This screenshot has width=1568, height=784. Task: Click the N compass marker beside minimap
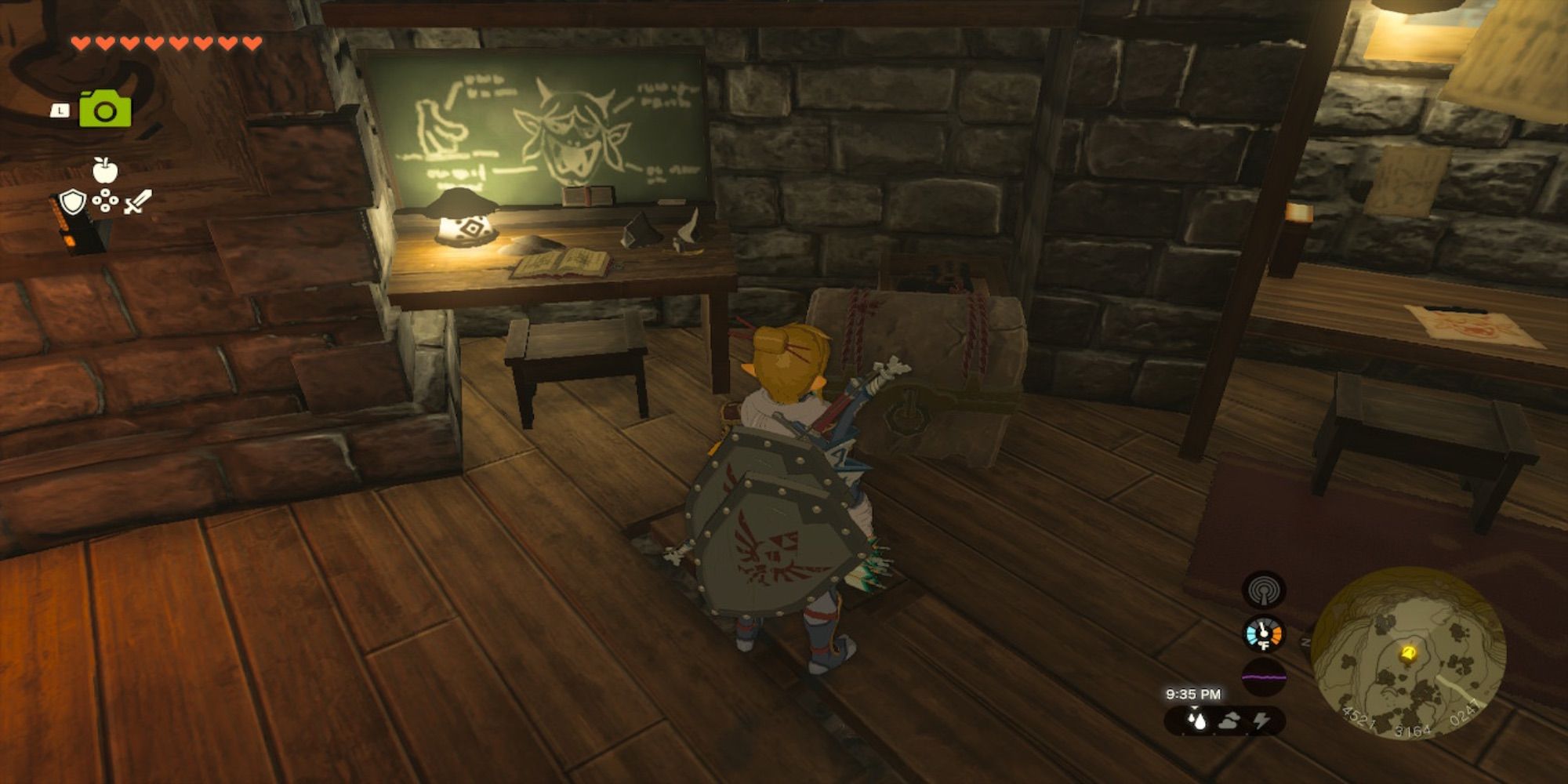pos(1305,641)
